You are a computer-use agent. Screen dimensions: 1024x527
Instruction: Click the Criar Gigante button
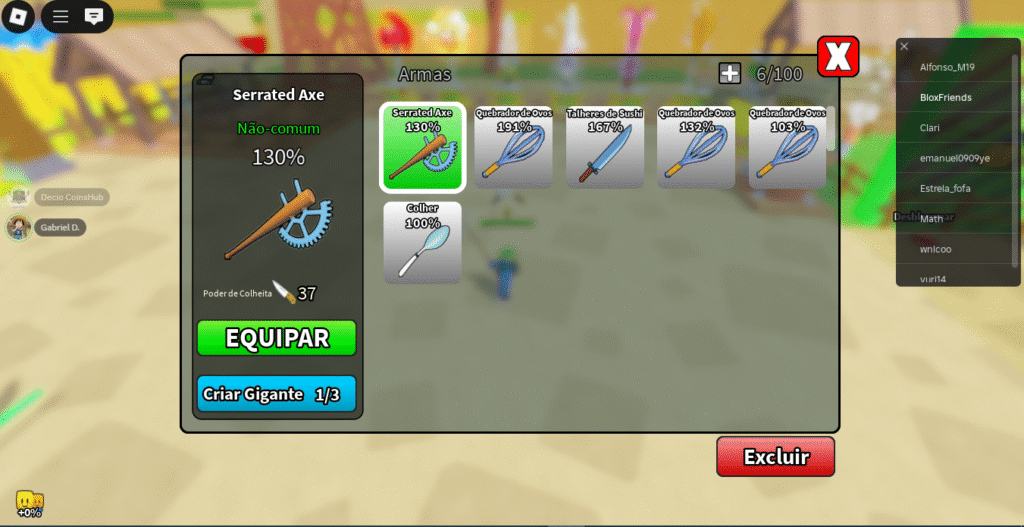[276, 394]
